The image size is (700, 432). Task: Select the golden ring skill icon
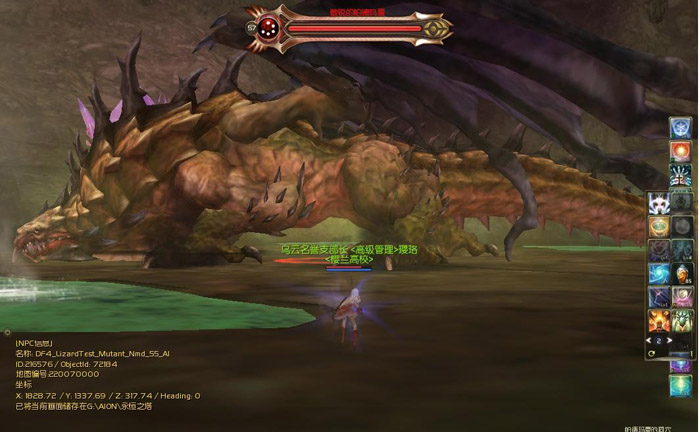point(659,227)
